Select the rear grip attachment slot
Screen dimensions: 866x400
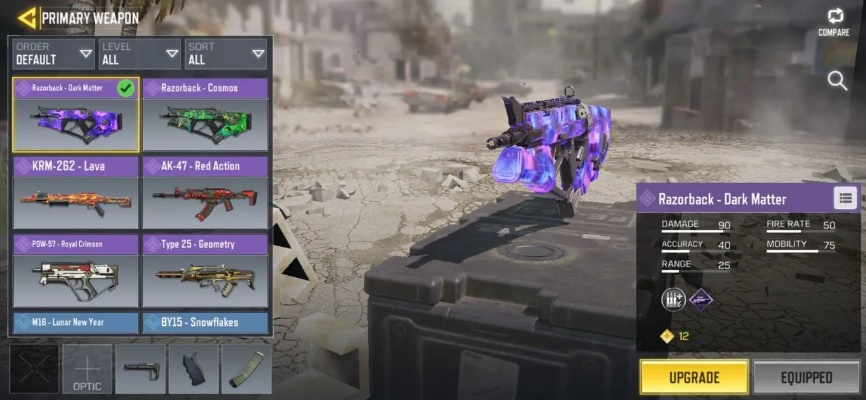(193, 370)
